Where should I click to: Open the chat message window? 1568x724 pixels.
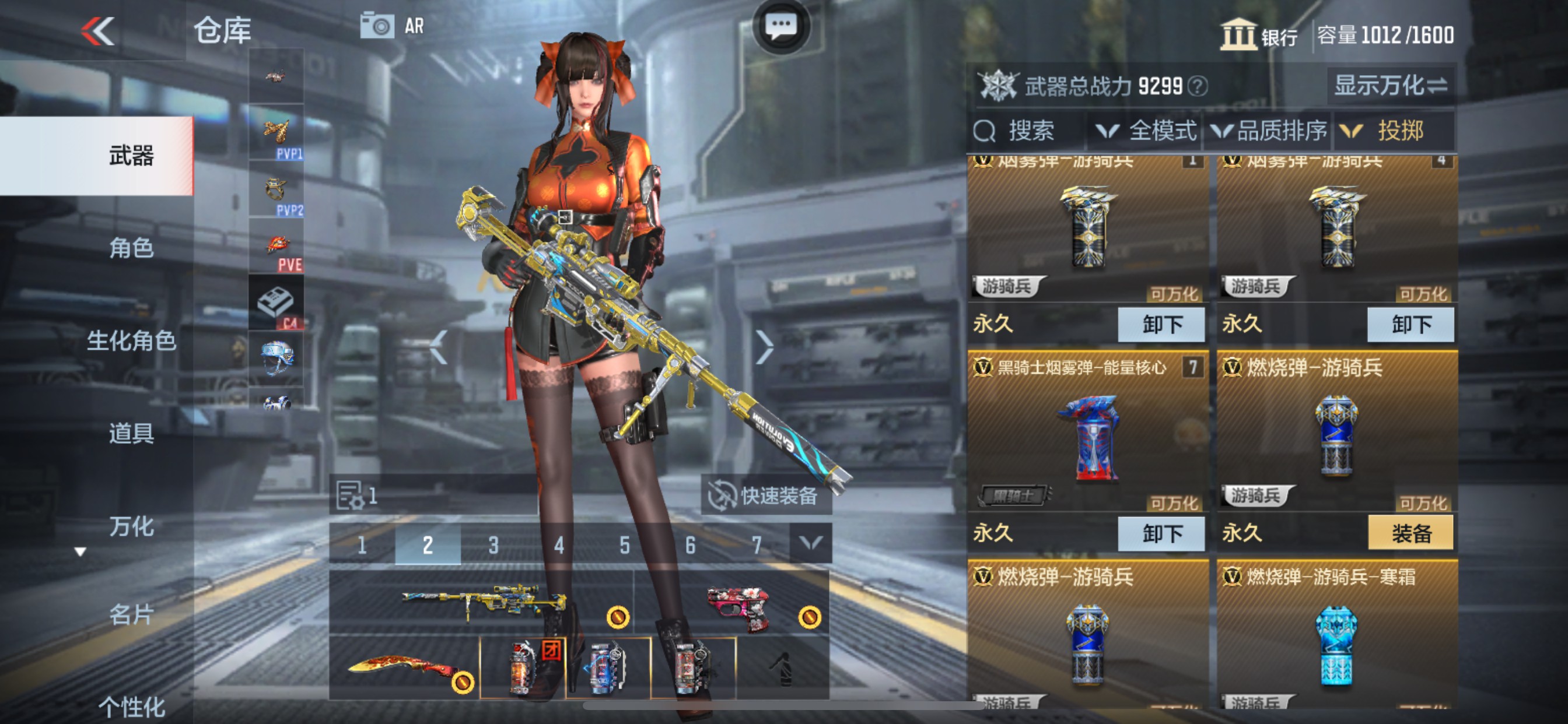[782, 24]
